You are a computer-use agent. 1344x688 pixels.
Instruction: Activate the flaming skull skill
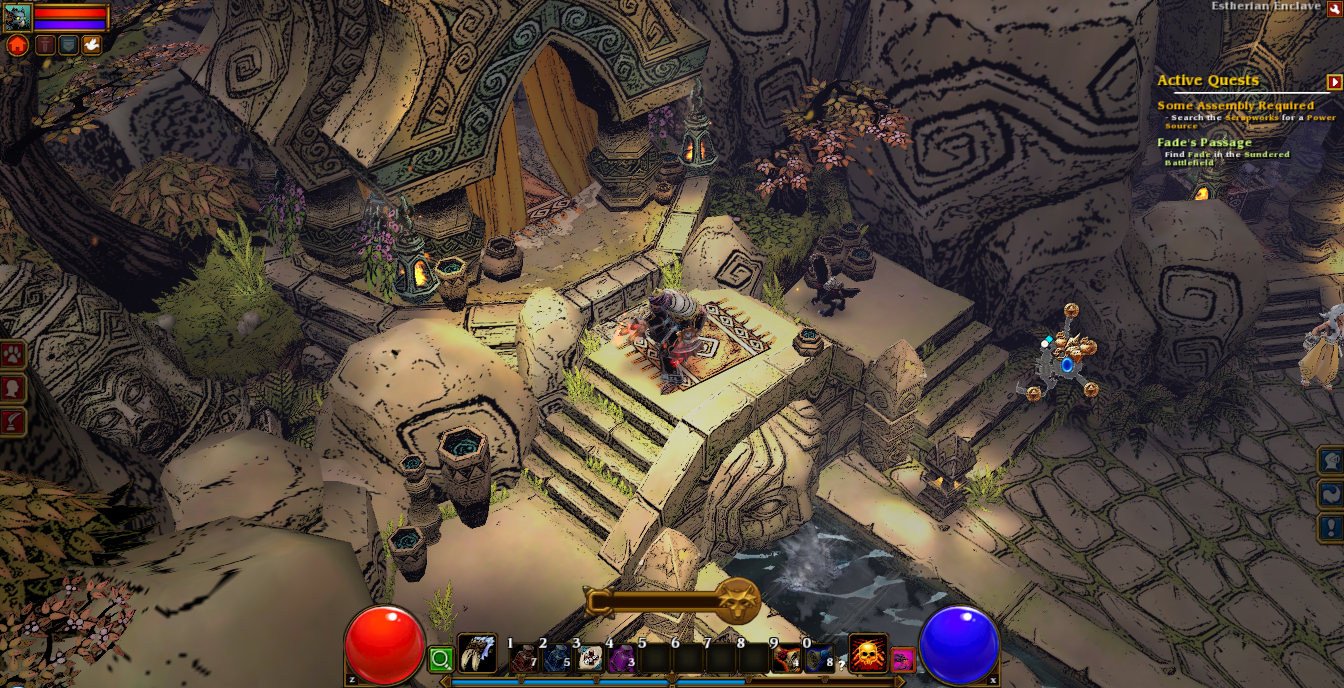867,655
